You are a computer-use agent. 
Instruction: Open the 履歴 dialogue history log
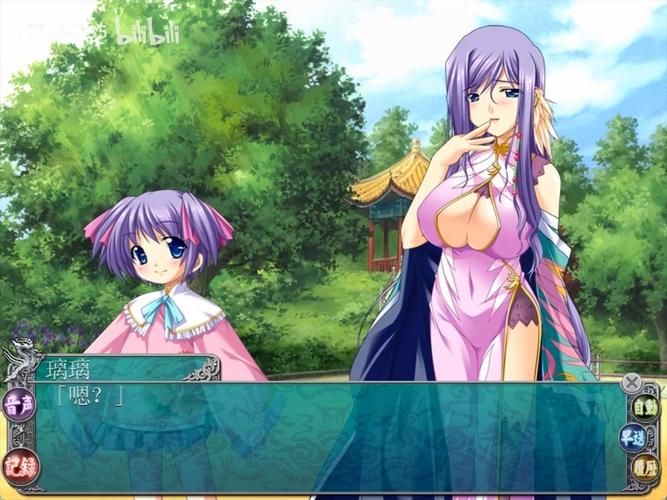pyautogui.click(x=644, y=465)
